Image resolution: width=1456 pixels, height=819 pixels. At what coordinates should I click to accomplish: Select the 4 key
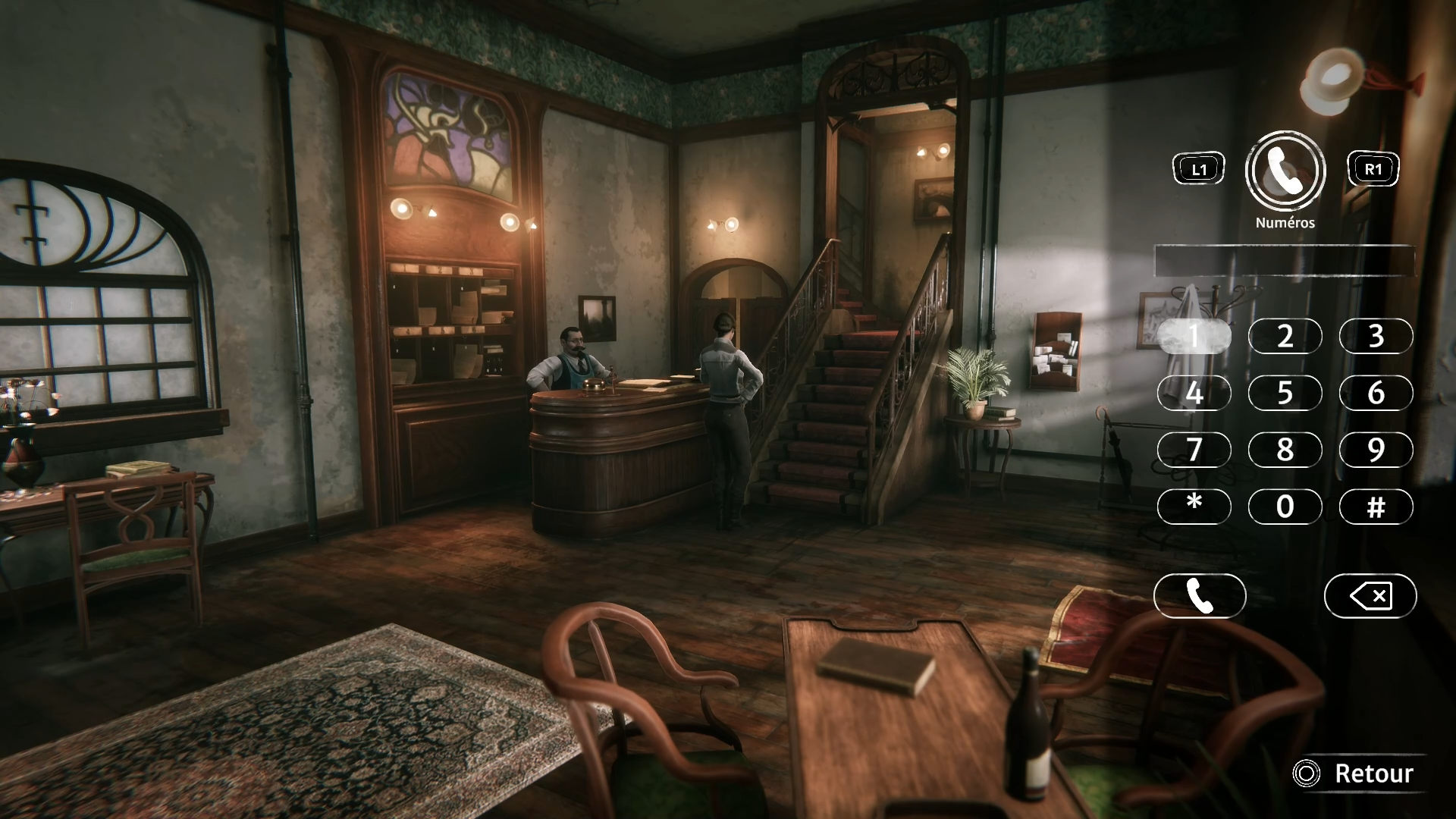pos(1194,393)
